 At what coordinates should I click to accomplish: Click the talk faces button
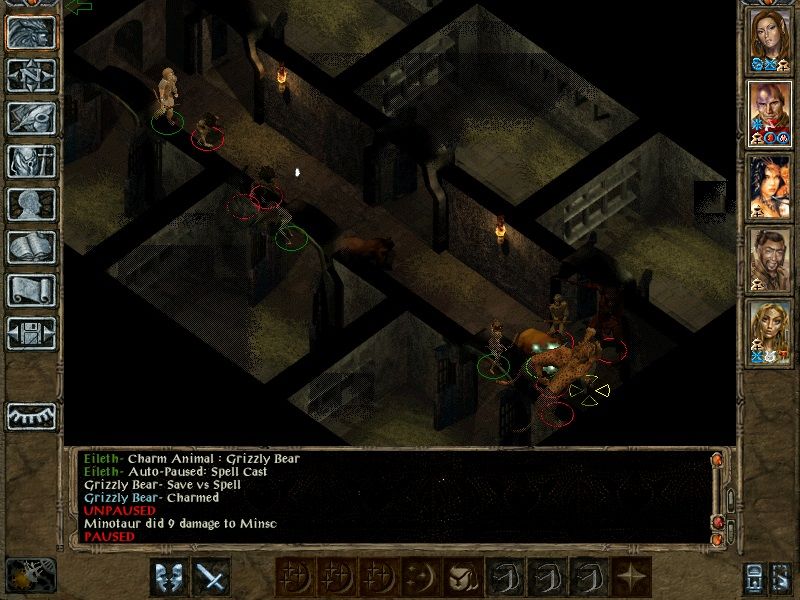pyautogui.click(x=169, y=577)
